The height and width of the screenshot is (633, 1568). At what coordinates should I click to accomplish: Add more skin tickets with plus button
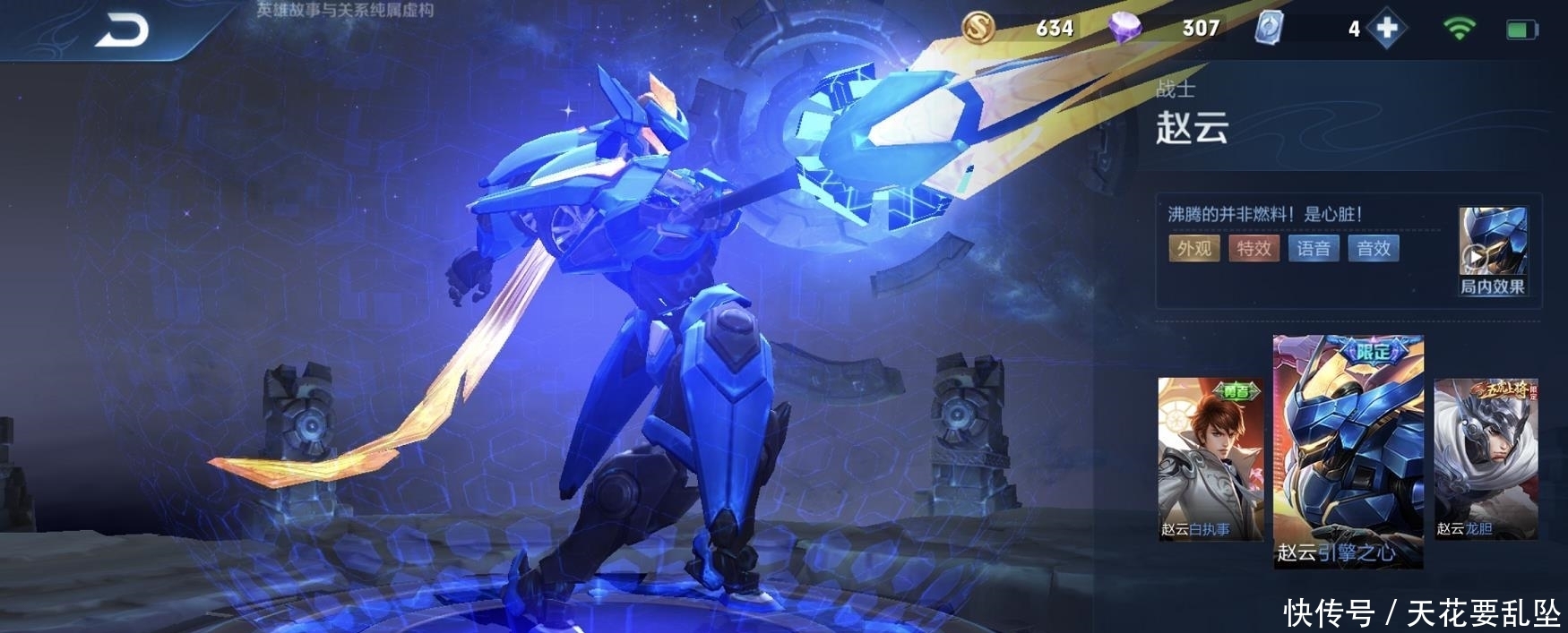pyautogui.click(x=1386, y=29)
